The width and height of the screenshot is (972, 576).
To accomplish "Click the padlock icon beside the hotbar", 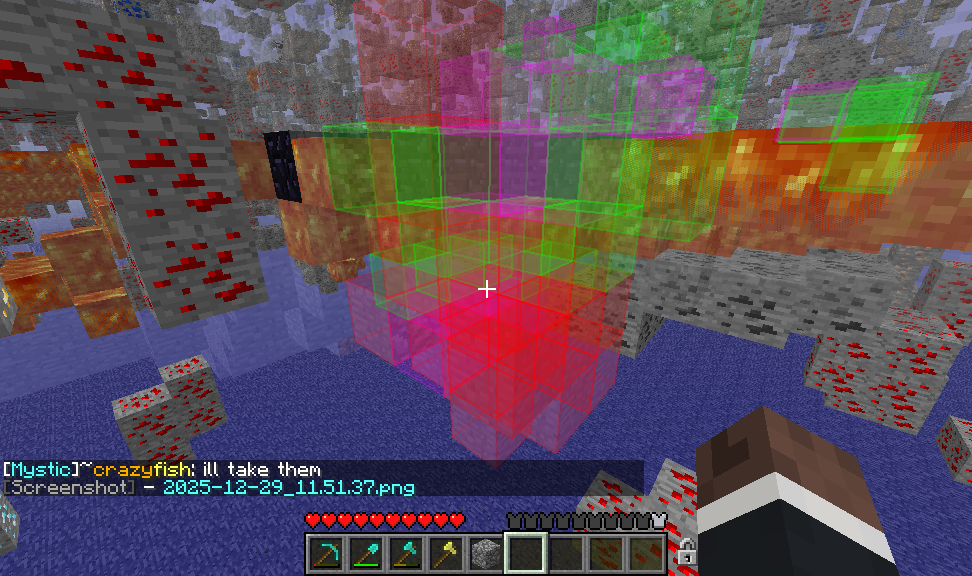I will pyautogui.click(x=686, y=550).
